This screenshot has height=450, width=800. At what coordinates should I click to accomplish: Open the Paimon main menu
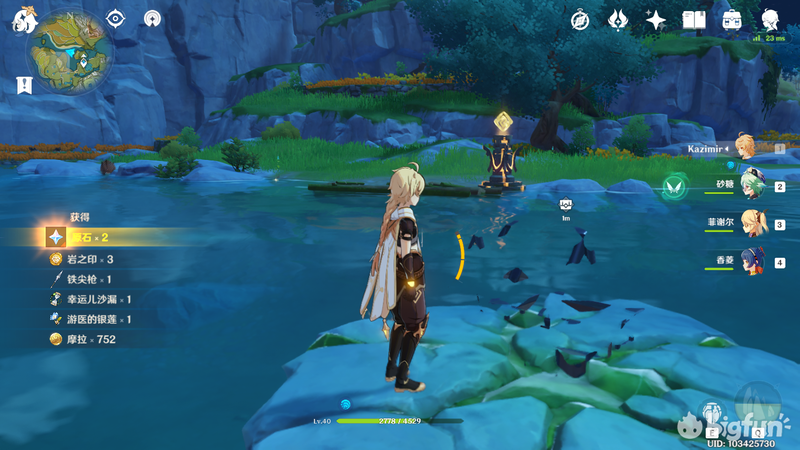pyautogui.click(x=22, y=19)
